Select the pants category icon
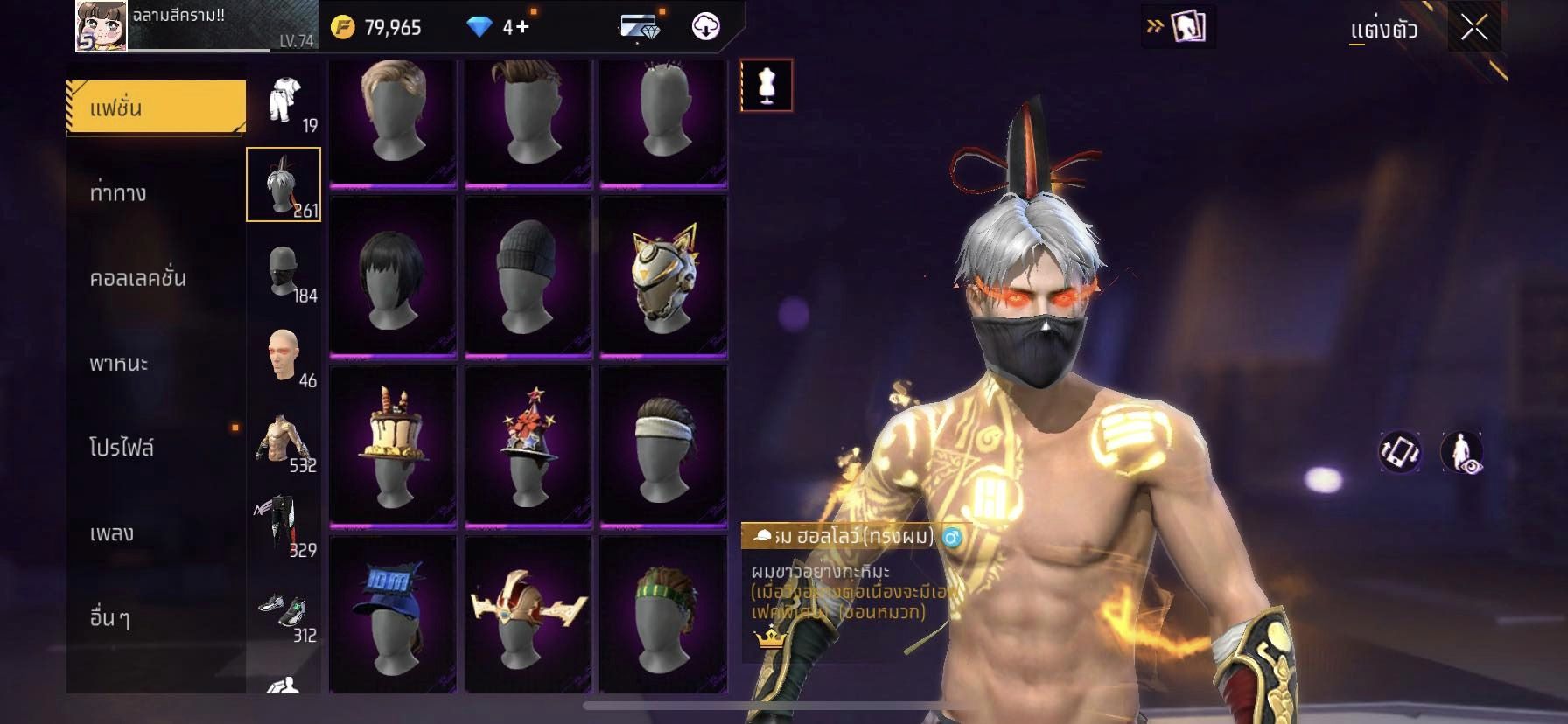The width and height of the screenshot is (1568, 724). click(x=284, y=526)
